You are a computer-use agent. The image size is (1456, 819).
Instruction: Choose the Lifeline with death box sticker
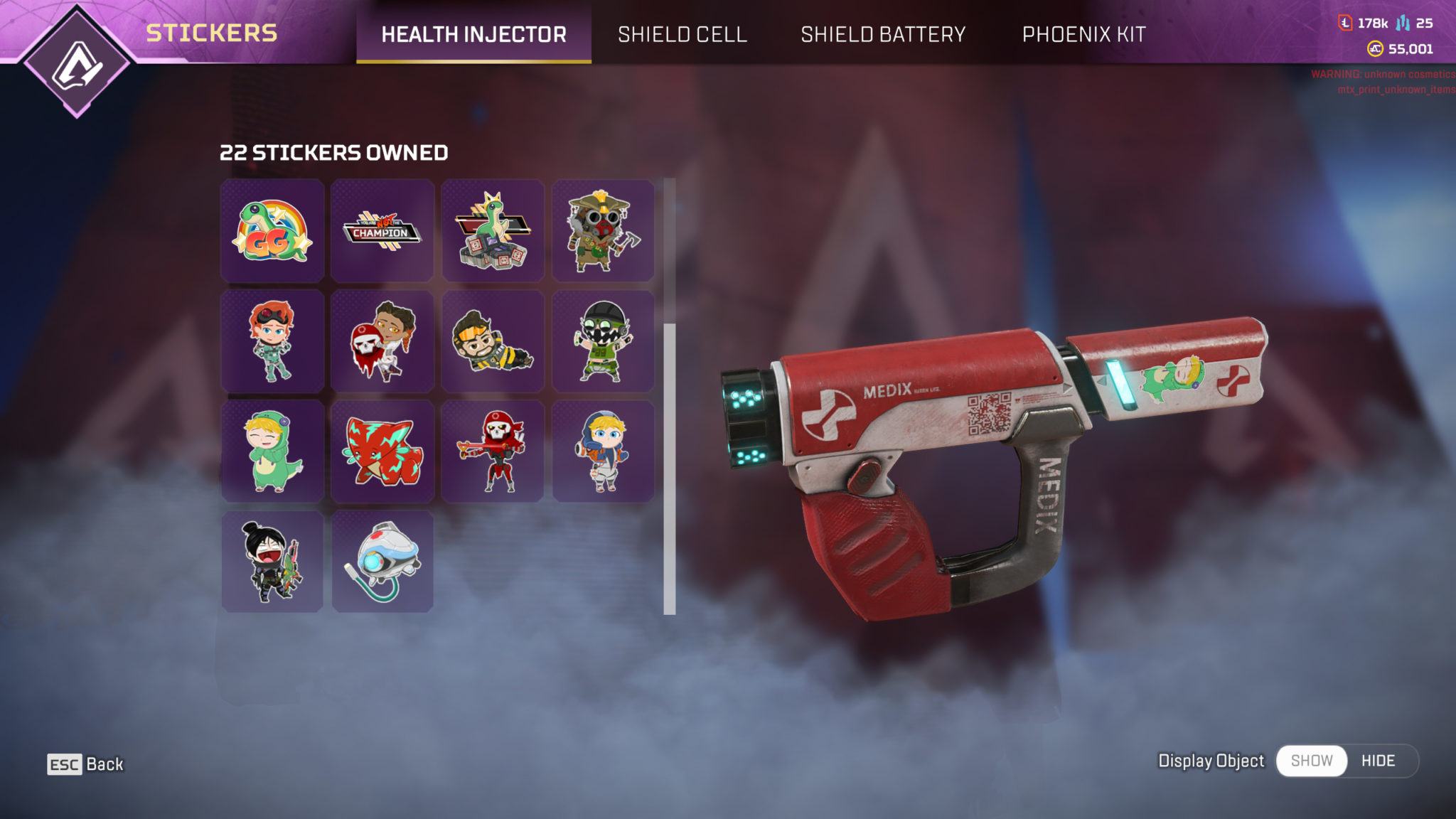[x=382, y=341]
